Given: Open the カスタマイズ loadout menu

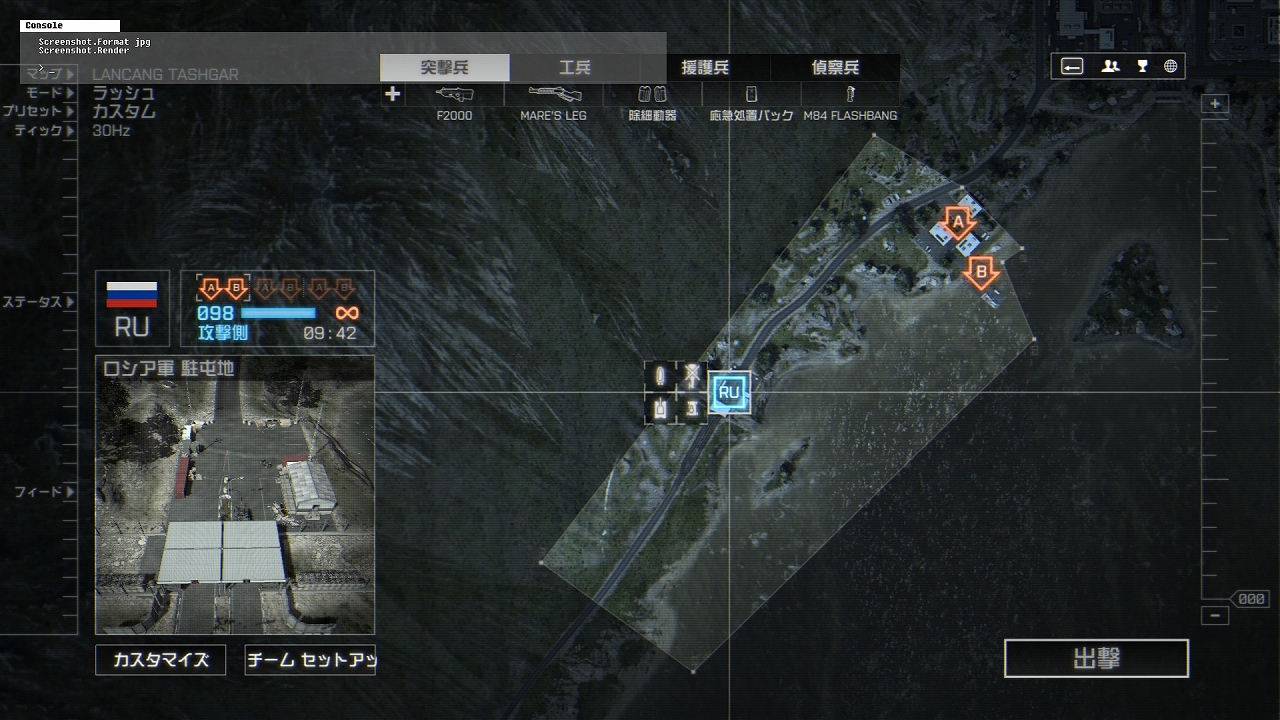Looking at the screenshot, I should coord(161,660).
